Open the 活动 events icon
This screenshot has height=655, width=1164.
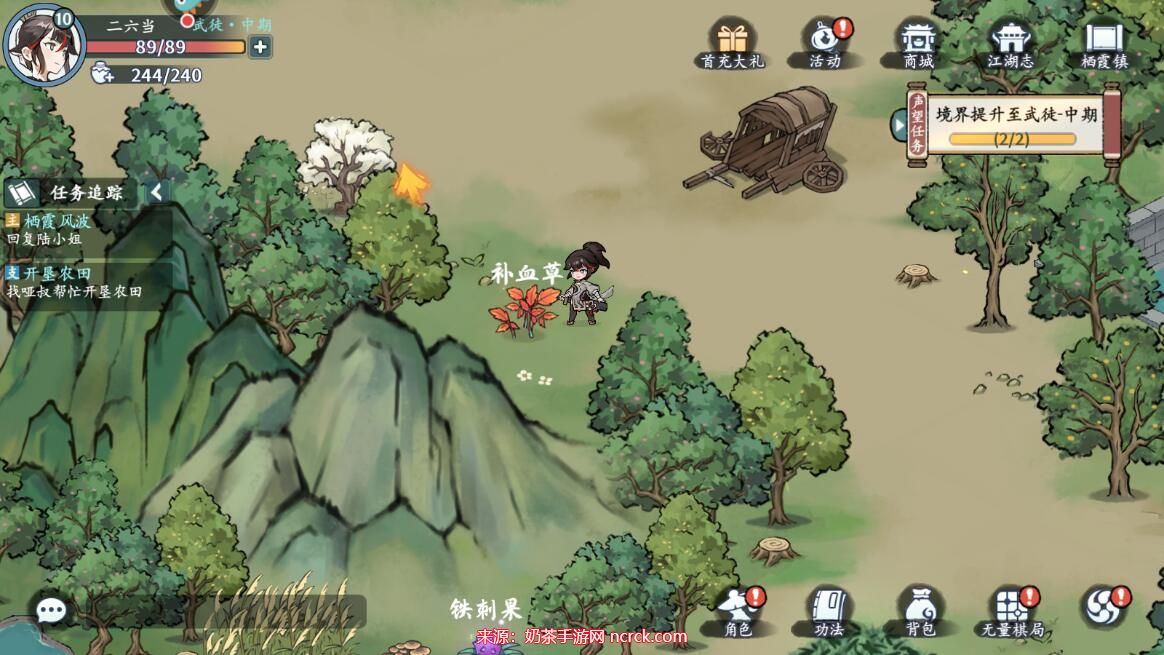click(825, 45)
